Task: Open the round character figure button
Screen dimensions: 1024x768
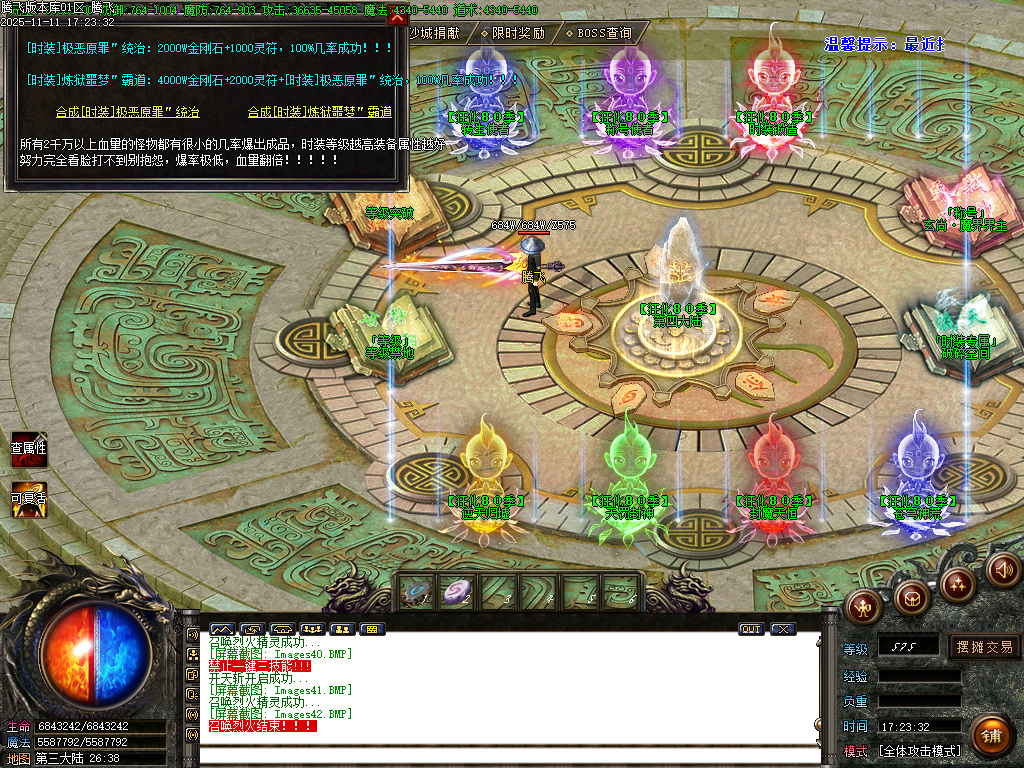Action: (x=862, y=604)
